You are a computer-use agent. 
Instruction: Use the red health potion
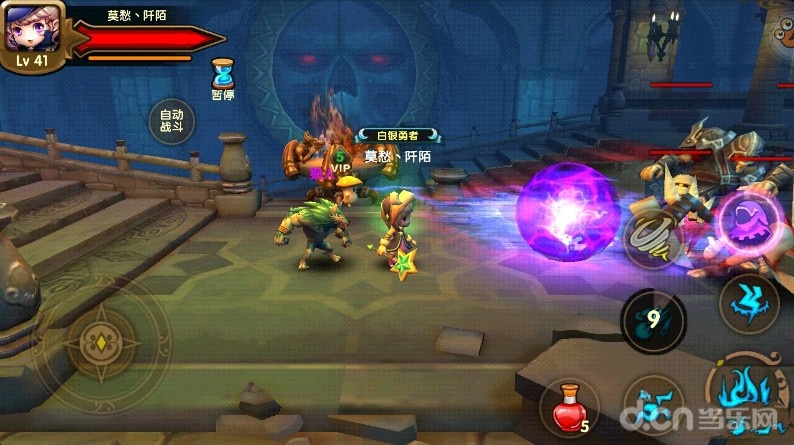click(x=569, y=410)
